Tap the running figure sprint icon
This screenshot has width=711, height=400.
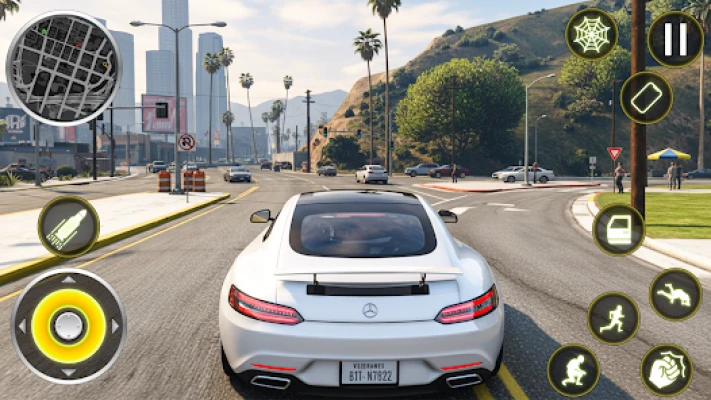(x=613, y=318)
